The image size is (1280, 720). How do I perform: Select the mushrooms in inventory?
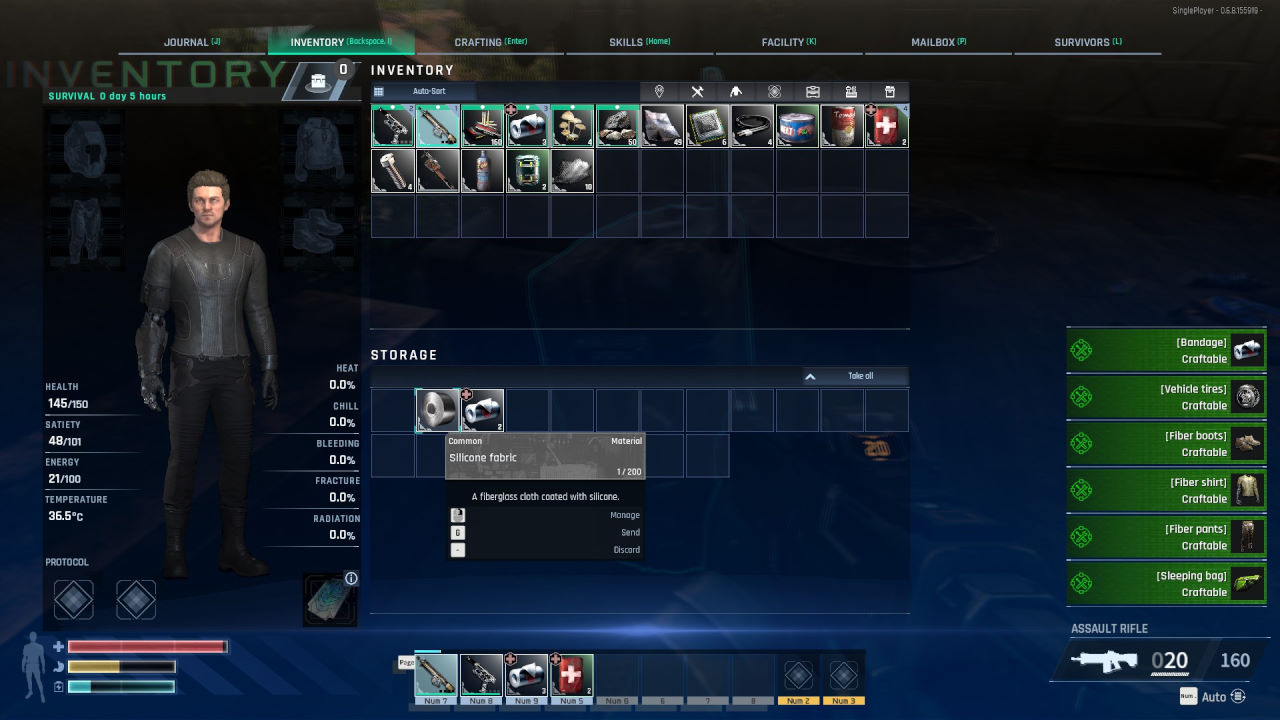coord(572,126)
